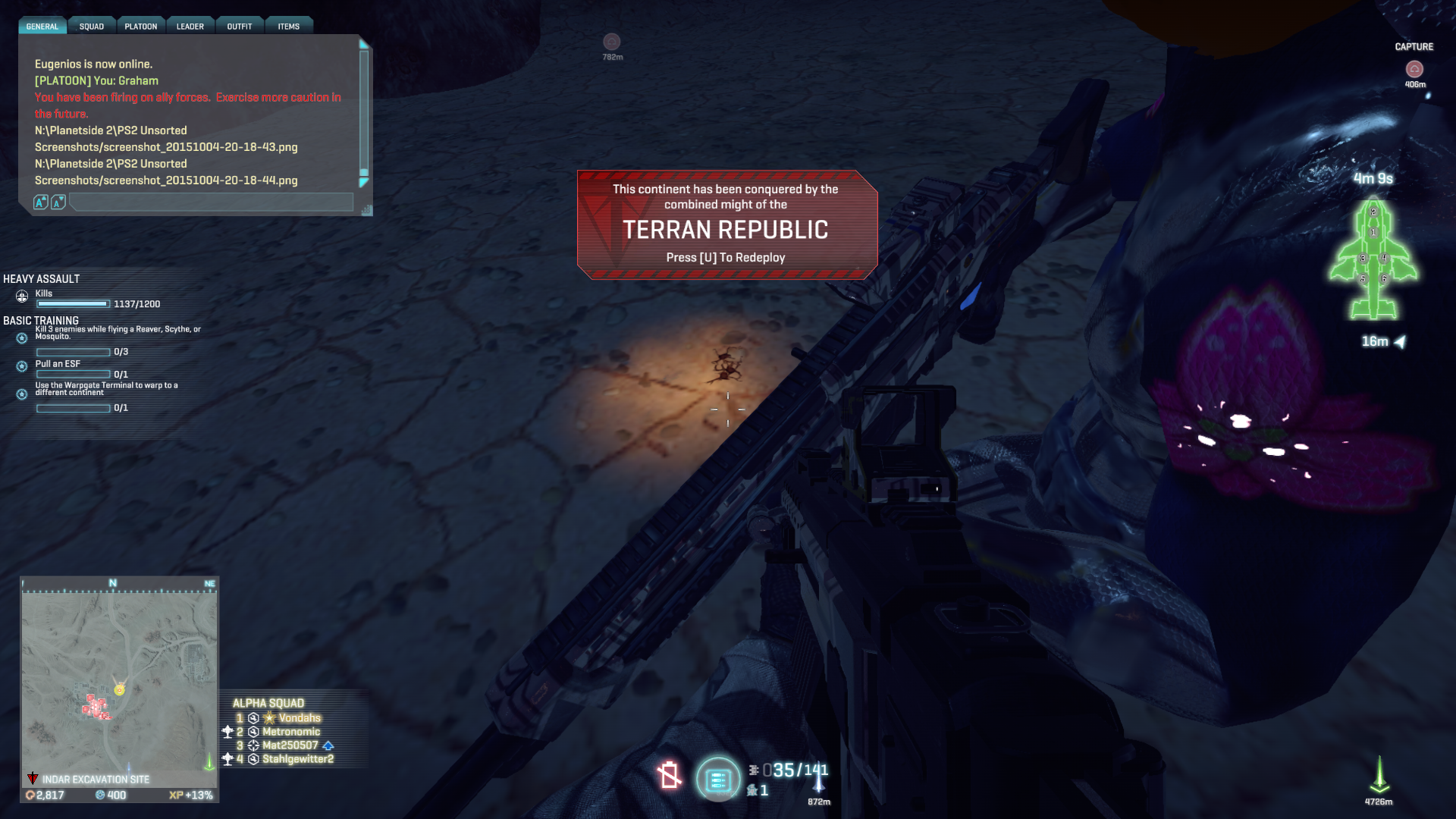Switch to the General chat tab
The width and height of the screenshot is (1456, 819).
[42, 27]
